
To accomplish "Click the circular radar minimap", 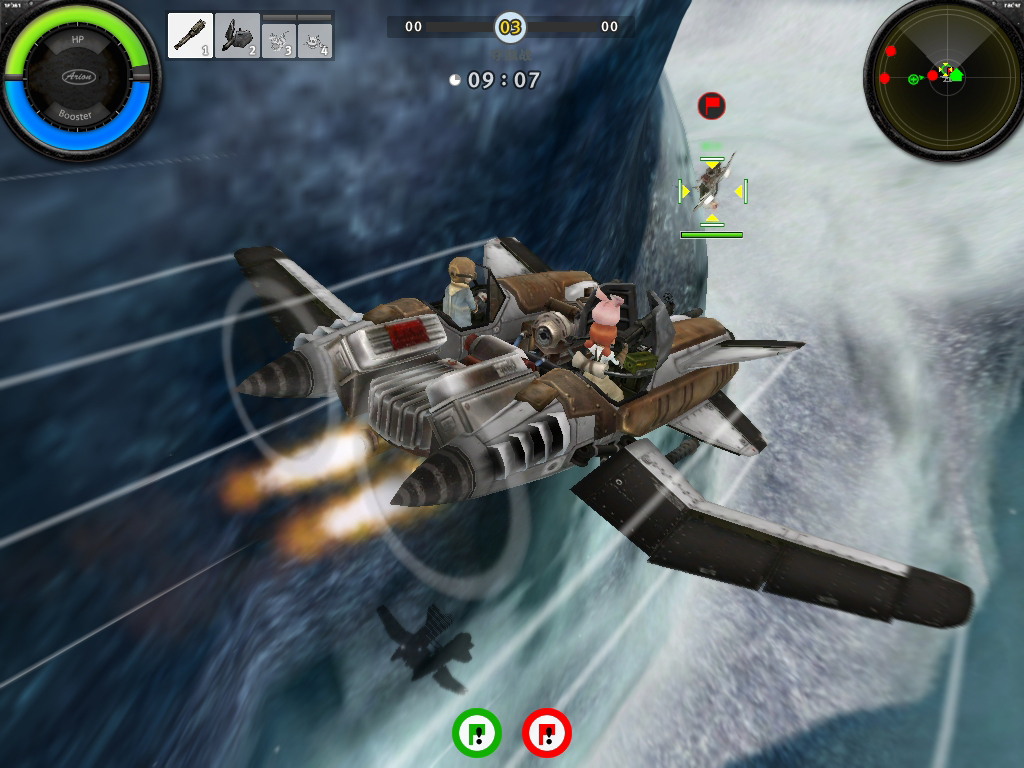I will pyautogui.click(x=944, y=76).
